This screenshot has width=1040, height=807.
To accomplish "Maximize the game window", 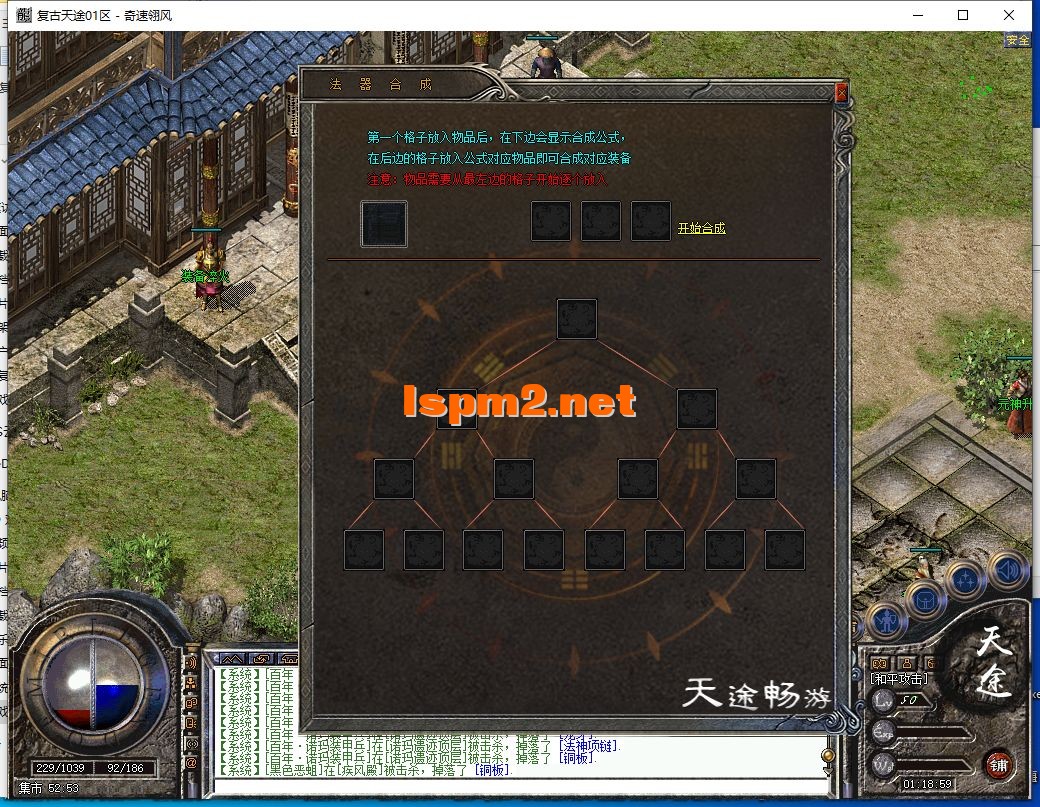I will pyautogui.click(x=963, y=15).
